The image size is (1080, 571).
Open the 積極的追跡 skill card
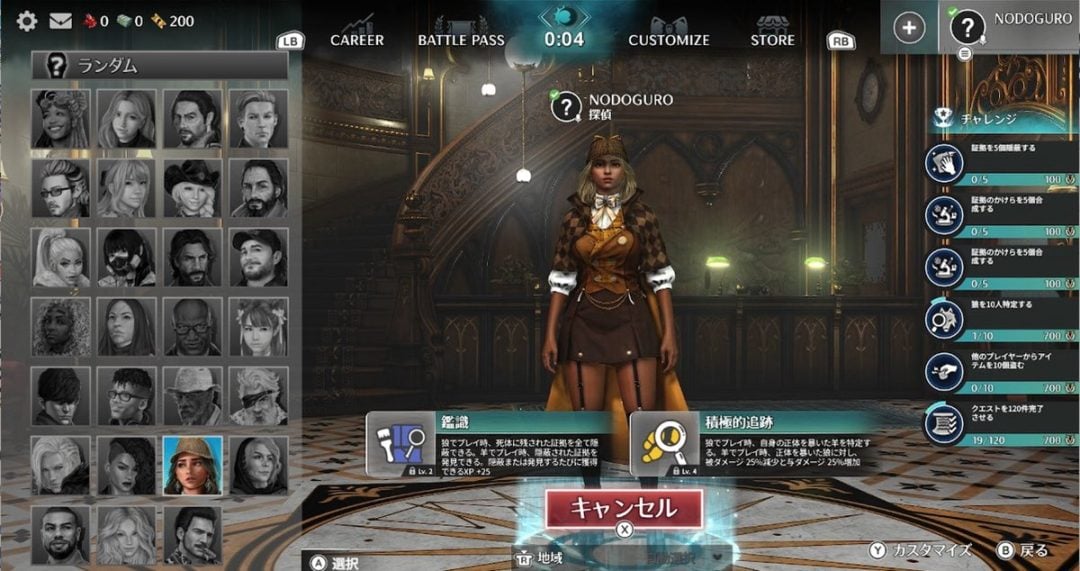coord(755,443)
